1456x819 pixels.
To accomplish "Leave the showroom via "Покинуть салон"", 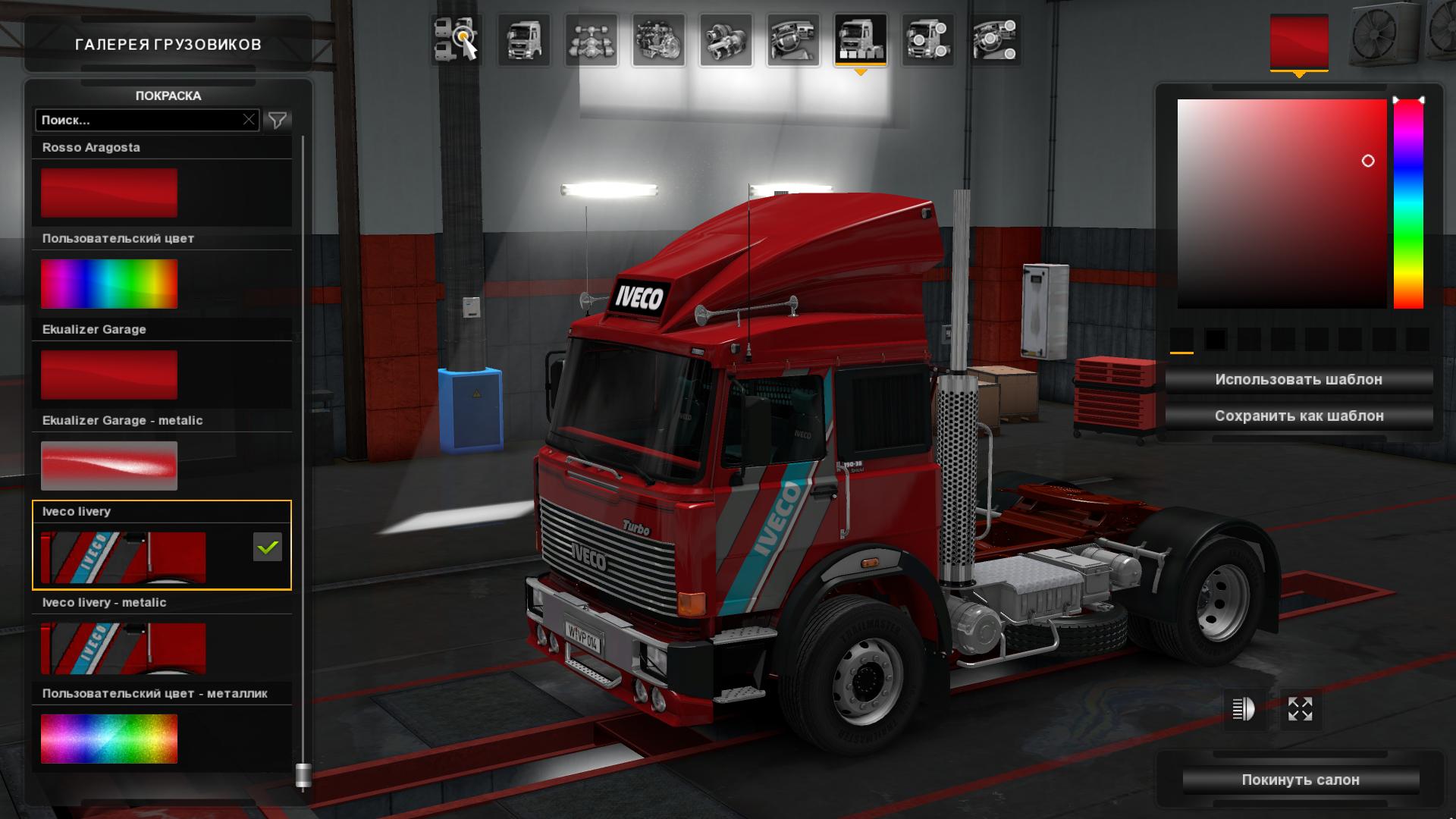I will [x=1301, y=780].
